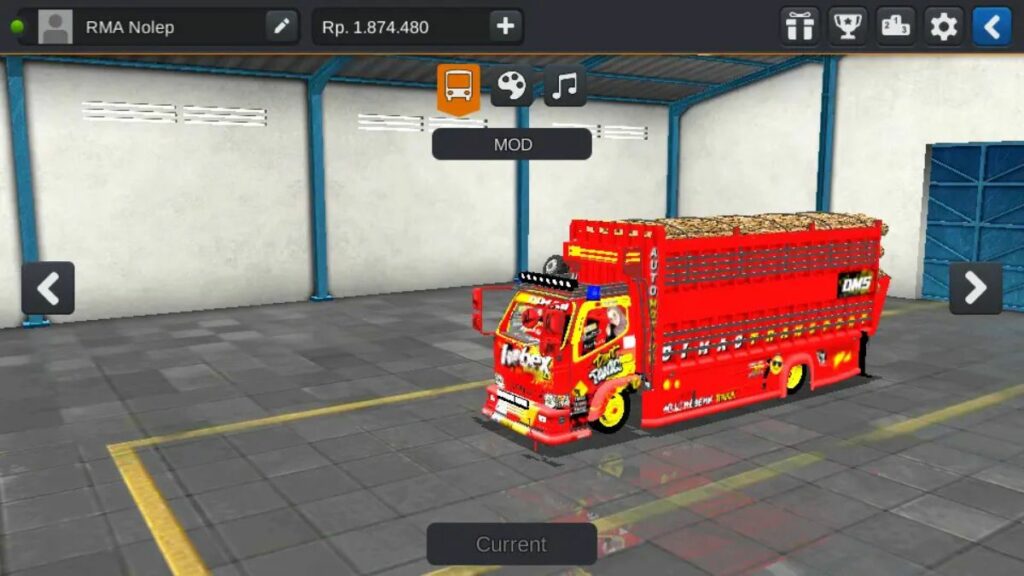The image size is (1024, 576).
Task: Click the MOD label button
Action: tap(512, 144)
